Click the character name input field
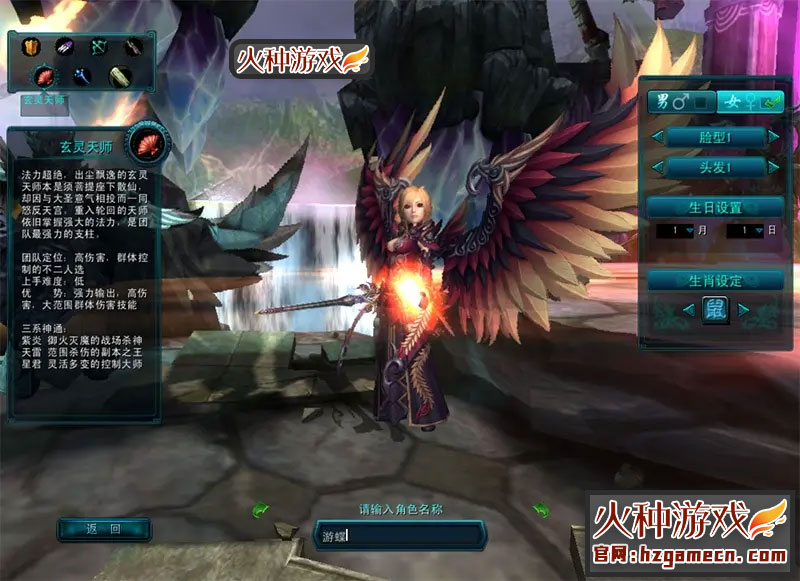Screen dimensions: 800x581 pos(398,535)
